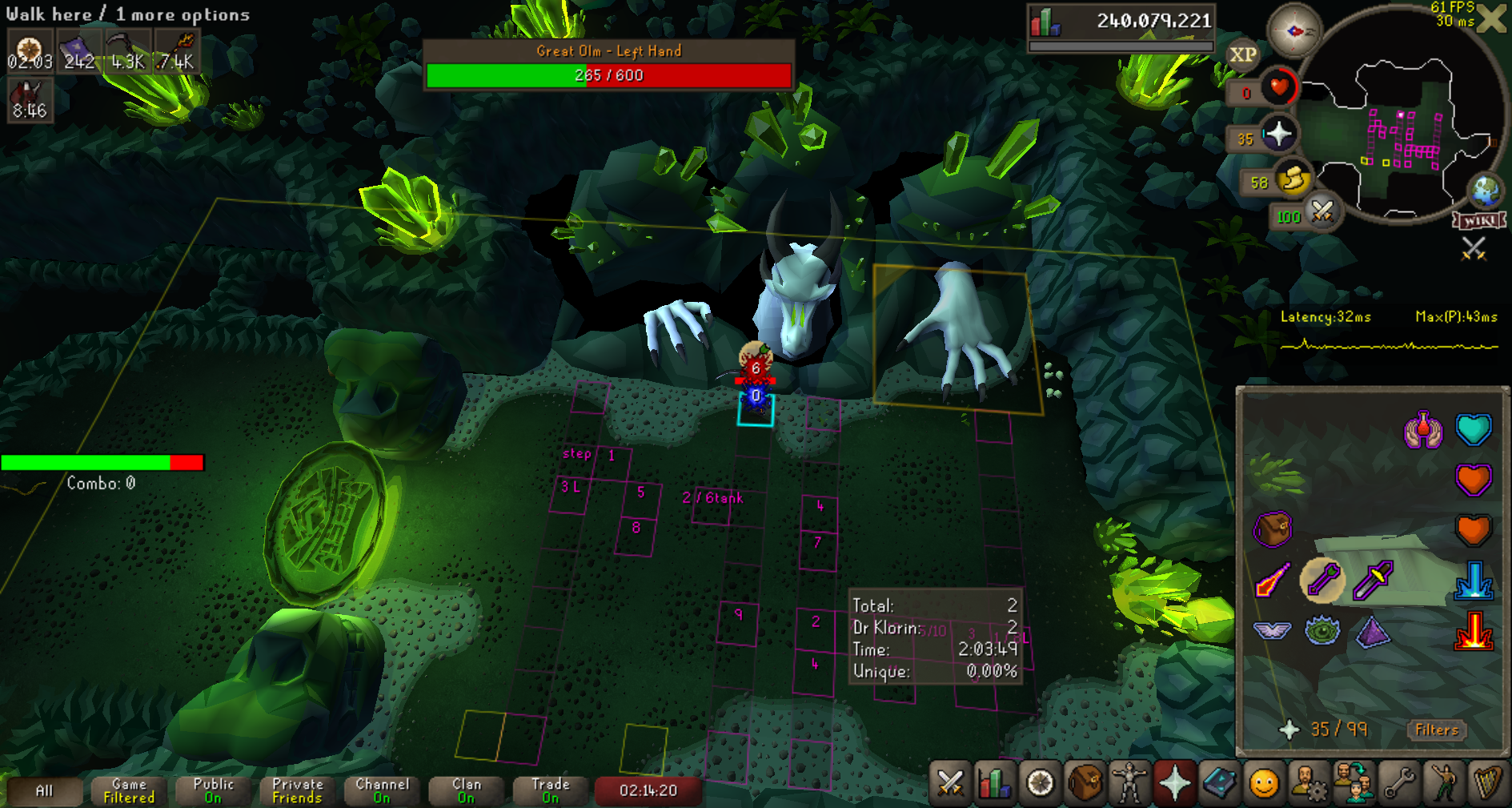Activate the Protect from Magic prayer
This screenshot has width=1512, height=808.
coord(1273,580)
